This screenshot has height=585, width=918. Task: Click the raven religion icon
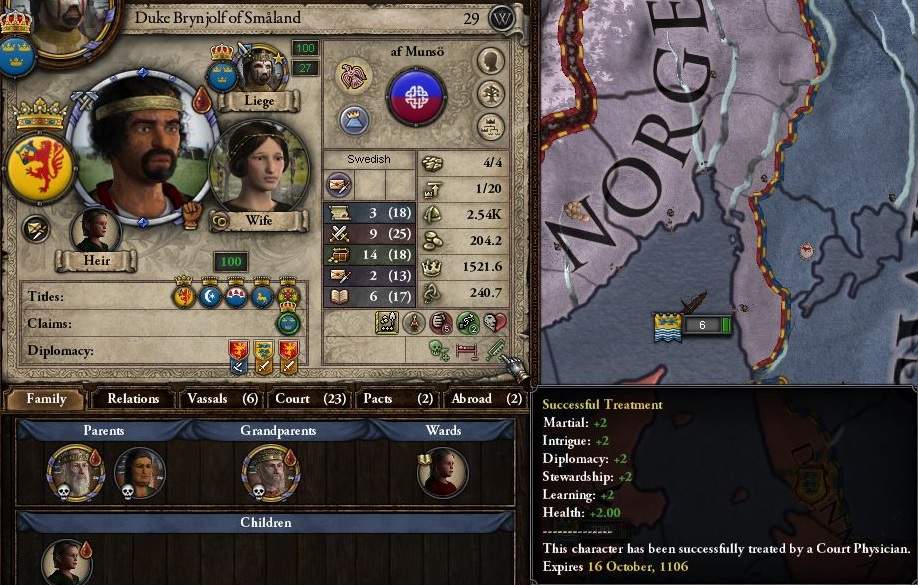pyautogui.click(x=353, y=76)
